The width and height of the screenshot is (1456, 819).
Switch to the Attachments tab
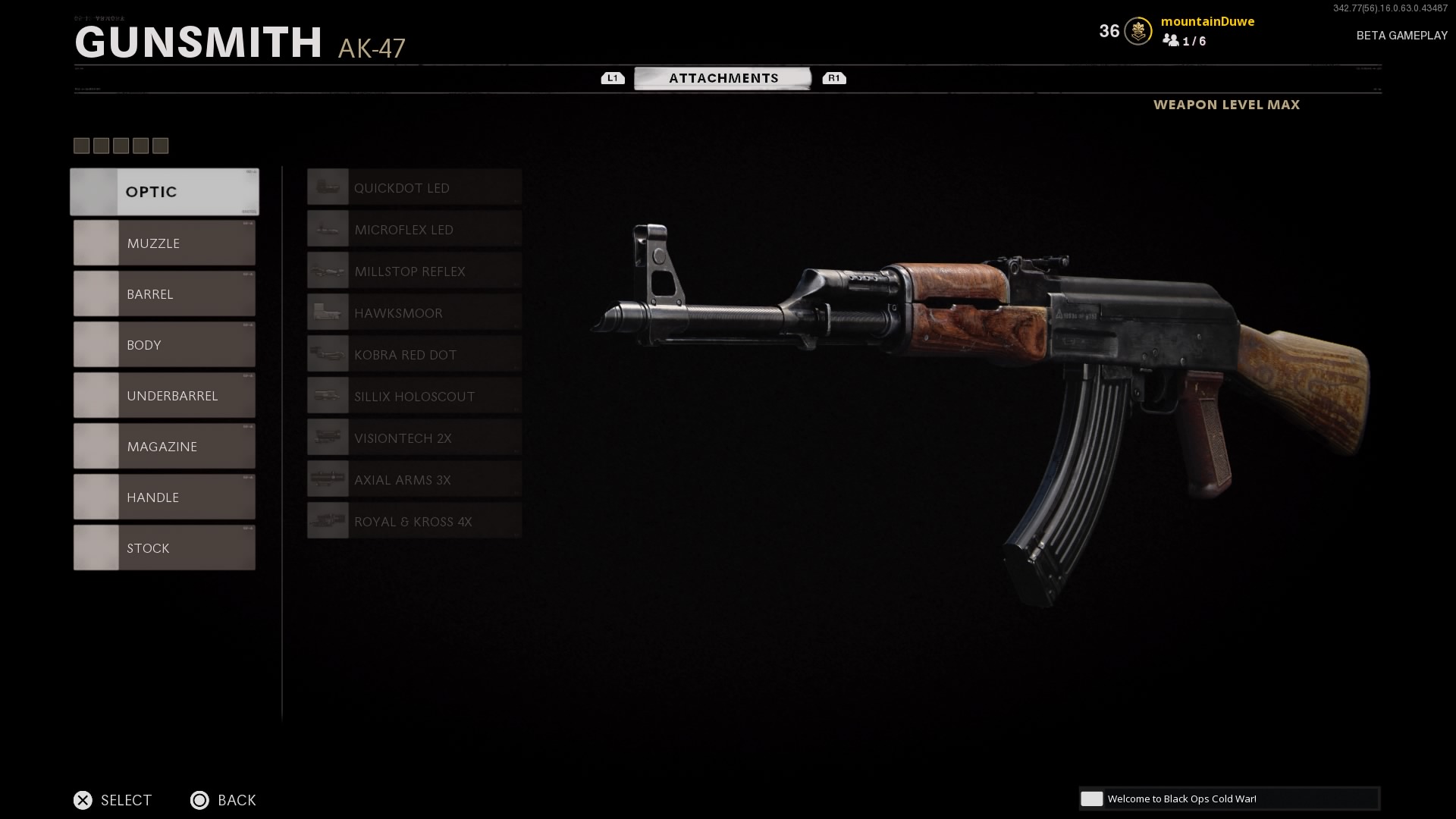pyautogui.click(x=723, y=78)
